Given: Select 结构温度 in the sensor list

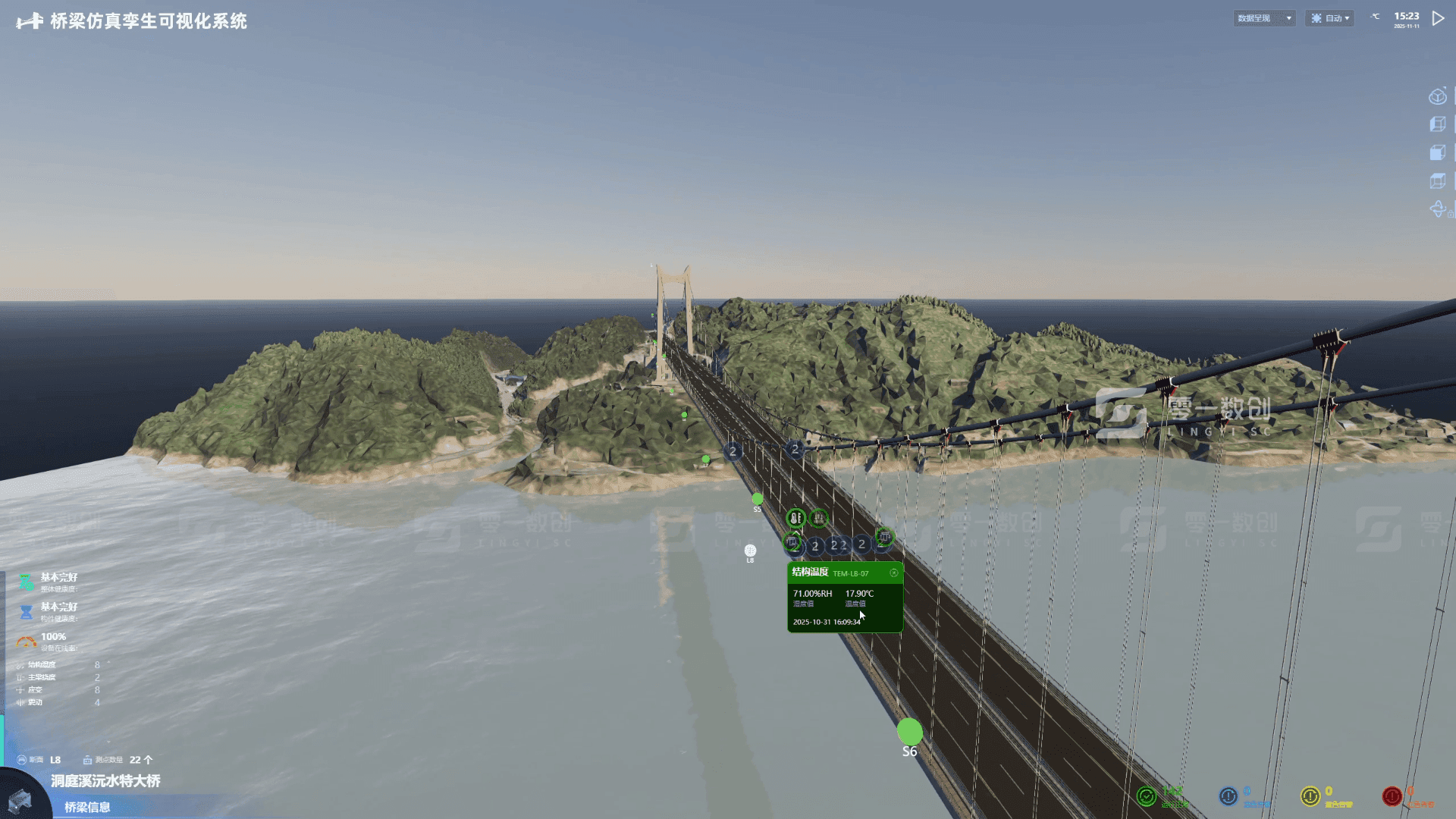Looking at the screenshot, I should click(42, 665).
